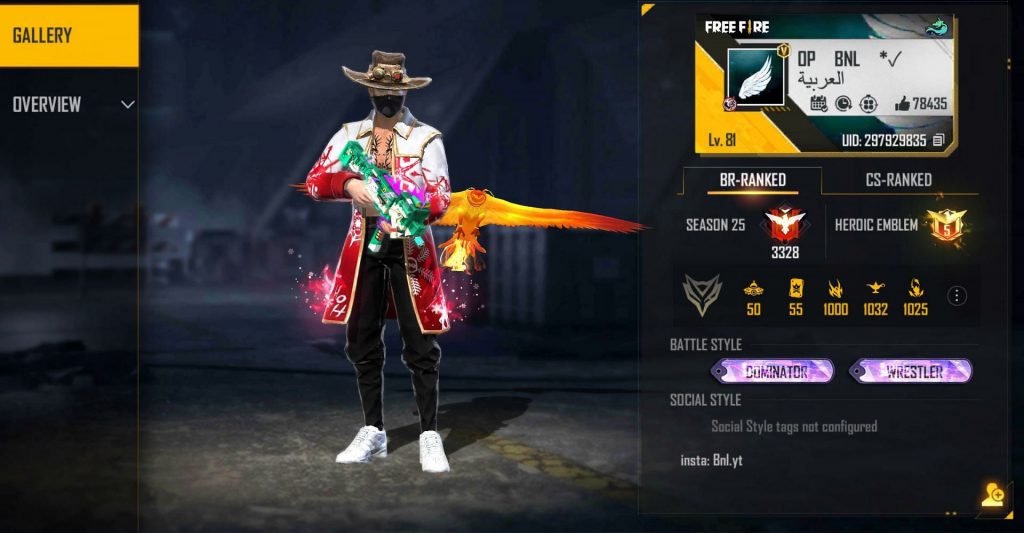The image size is (1024, 533).
Task: Open the calendar icon on the profile card
Action: click(818, 103)
